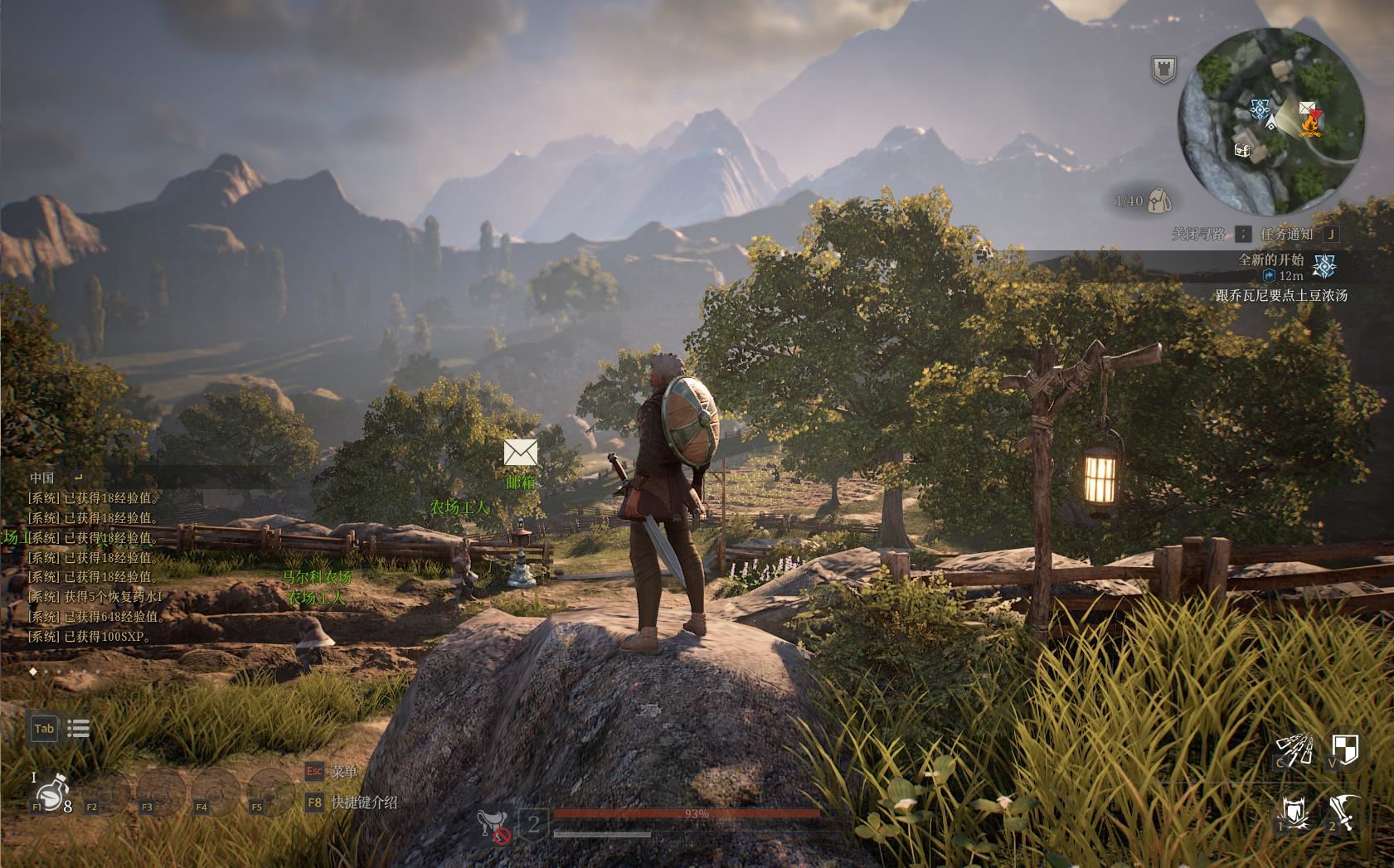The width and height of the screenshot is (1394, 868).
Task: Select the 中国 chat channel tab
Action: 41,478
